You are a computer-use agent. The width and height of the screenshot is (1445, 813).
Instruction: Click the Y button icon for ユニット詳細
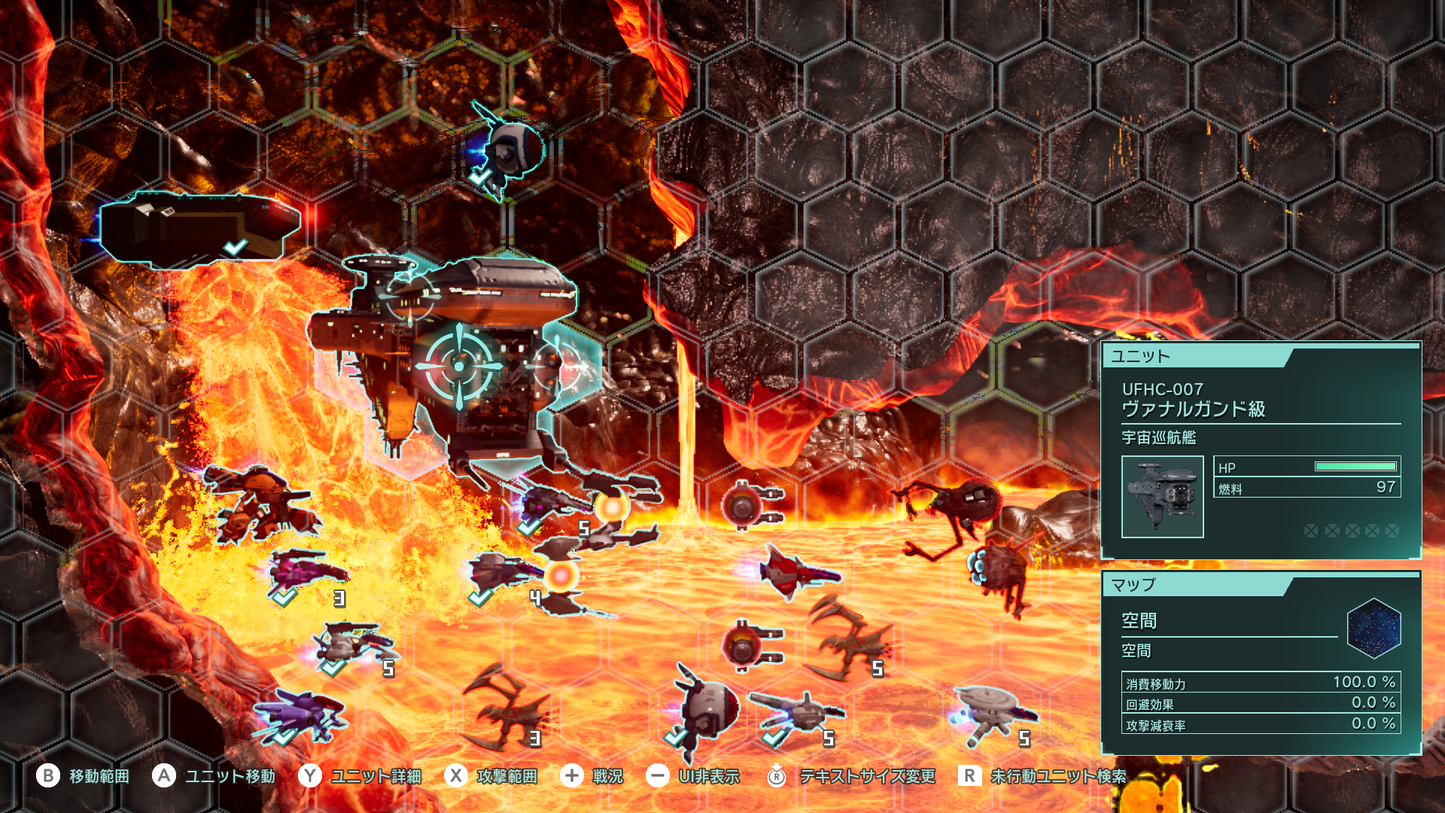click(310, 775)
